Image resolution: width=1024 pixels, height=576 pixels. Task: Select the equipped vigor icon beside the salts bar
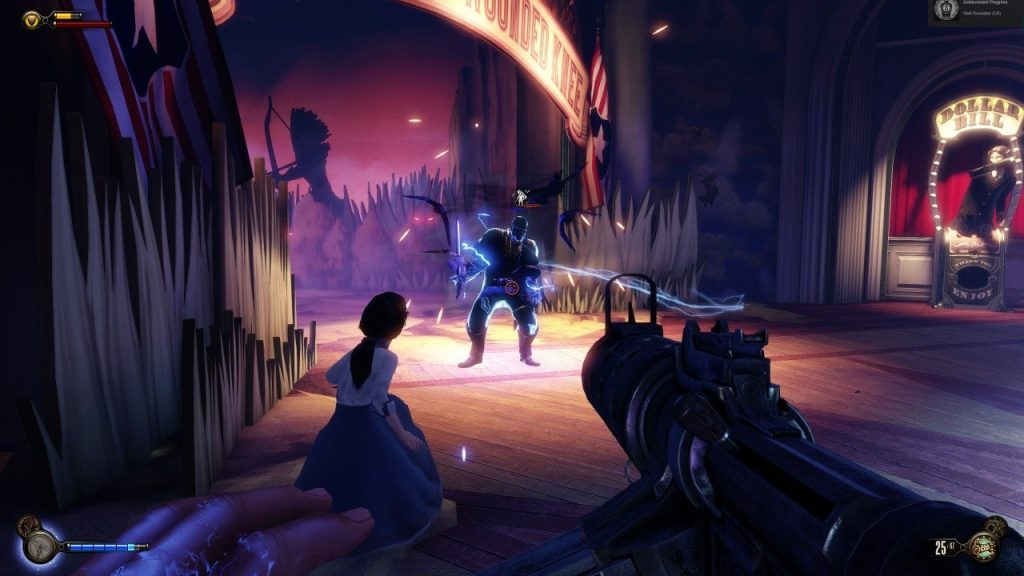pyautogui.click(x=41, y=545)
